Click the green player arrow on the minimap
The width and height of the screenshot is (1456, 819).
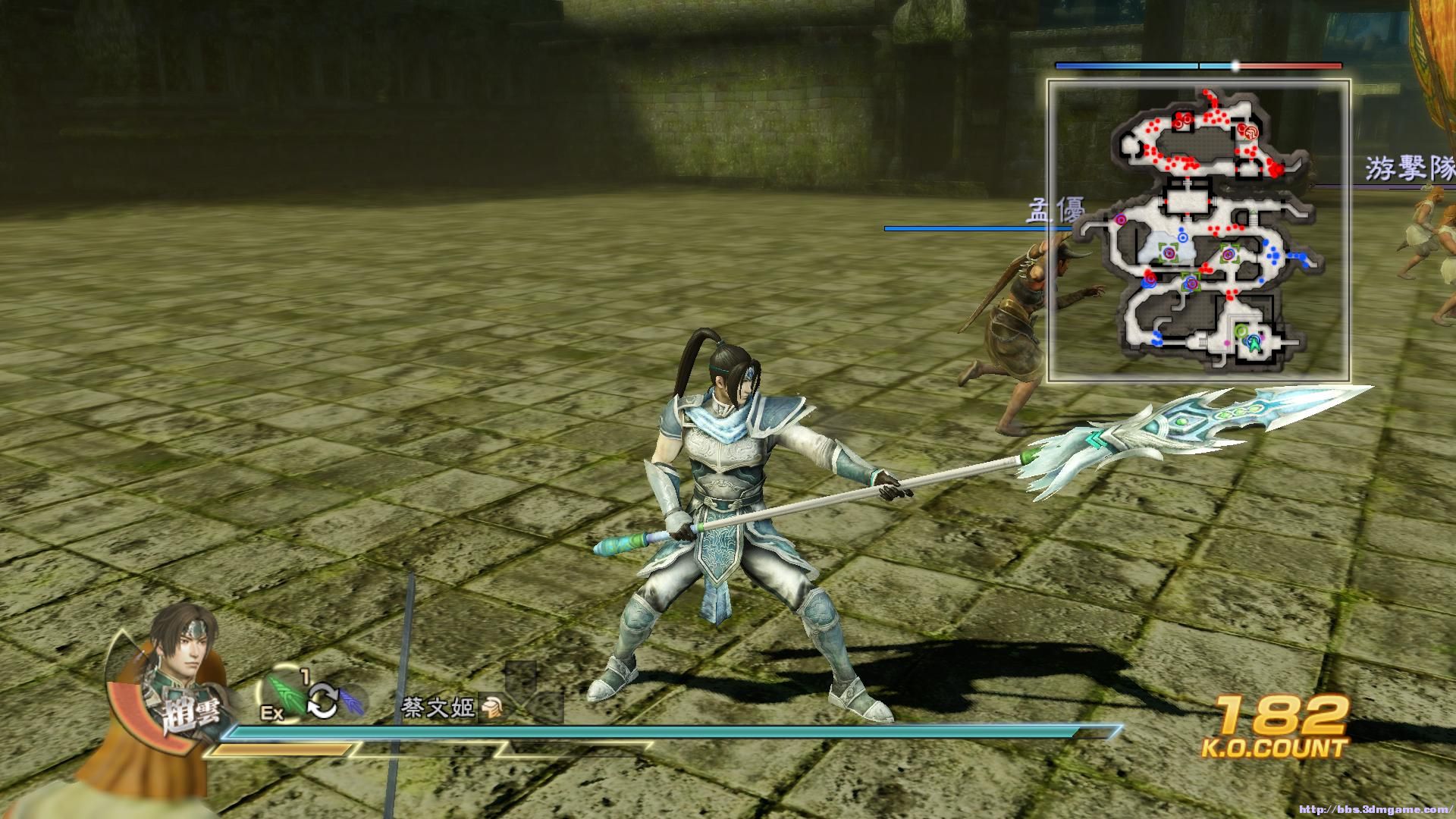coord(1254,344)
